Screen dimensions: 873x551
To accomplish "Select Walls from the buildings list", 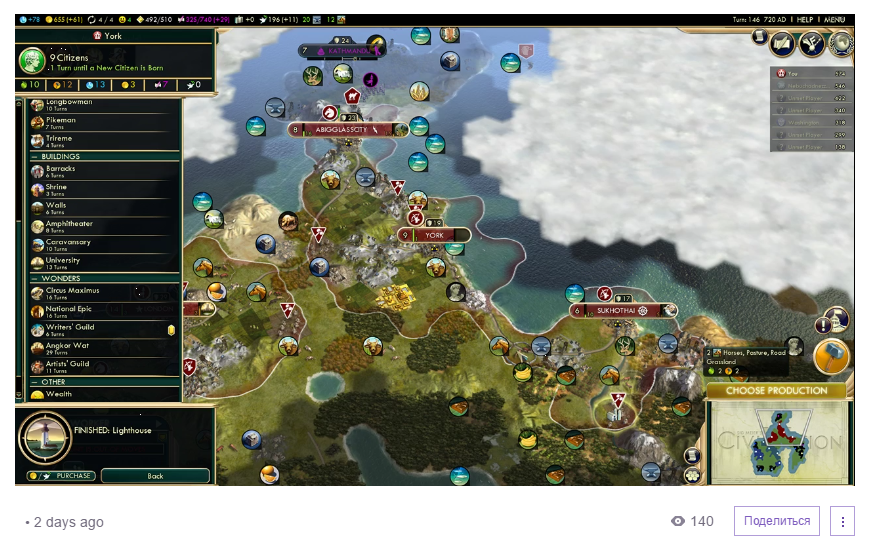I will [56, 207].
